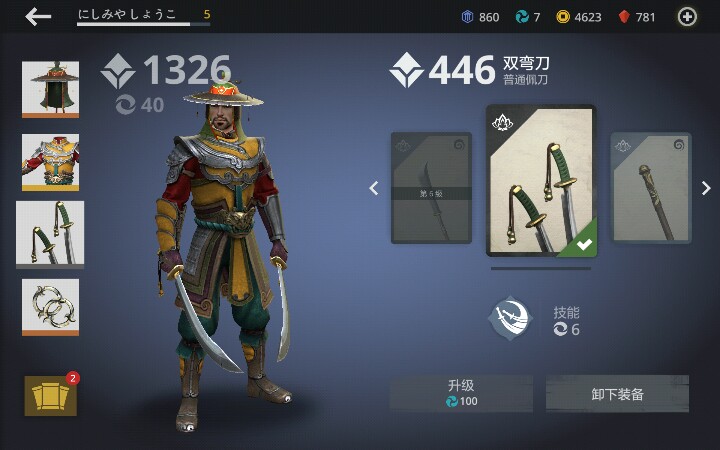Image resolution: width=720 pixels, height=450 pixels.
Task: Select the dual swords weapon slot
Action: (x=50, y=233)
